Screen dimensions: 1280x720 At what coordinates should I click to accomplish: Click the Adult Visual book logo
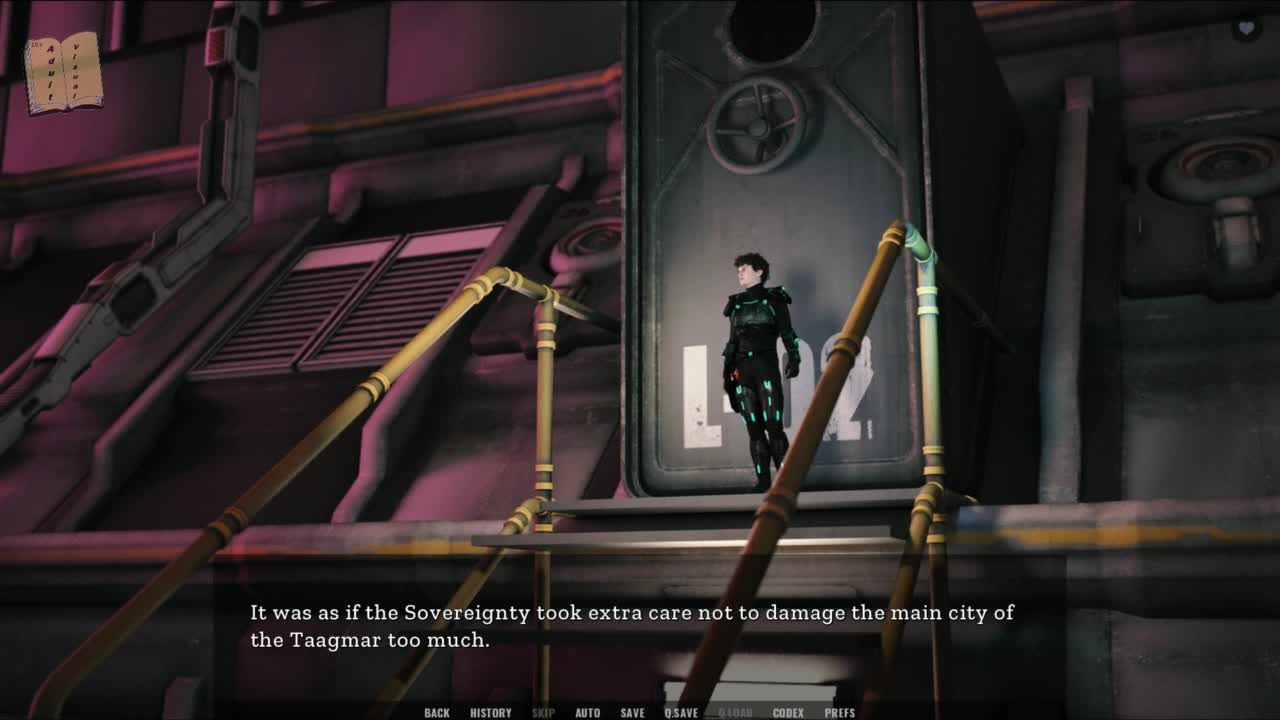tap(63, 72)
